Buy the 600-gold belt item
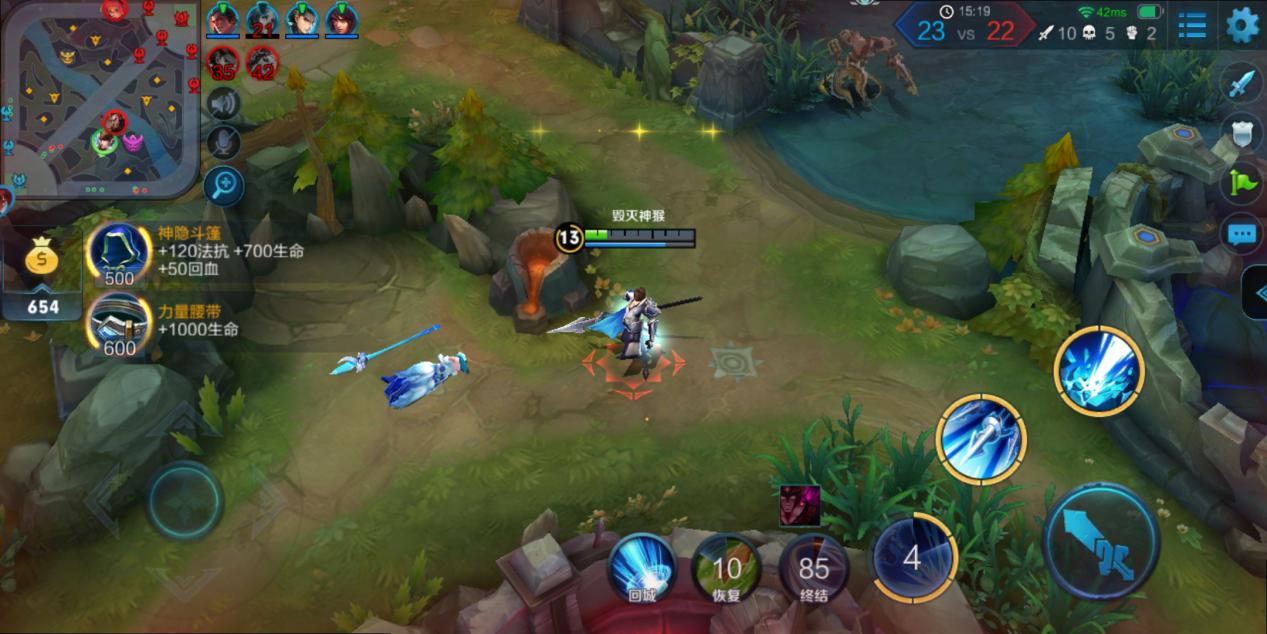 (x=118, y=324)
